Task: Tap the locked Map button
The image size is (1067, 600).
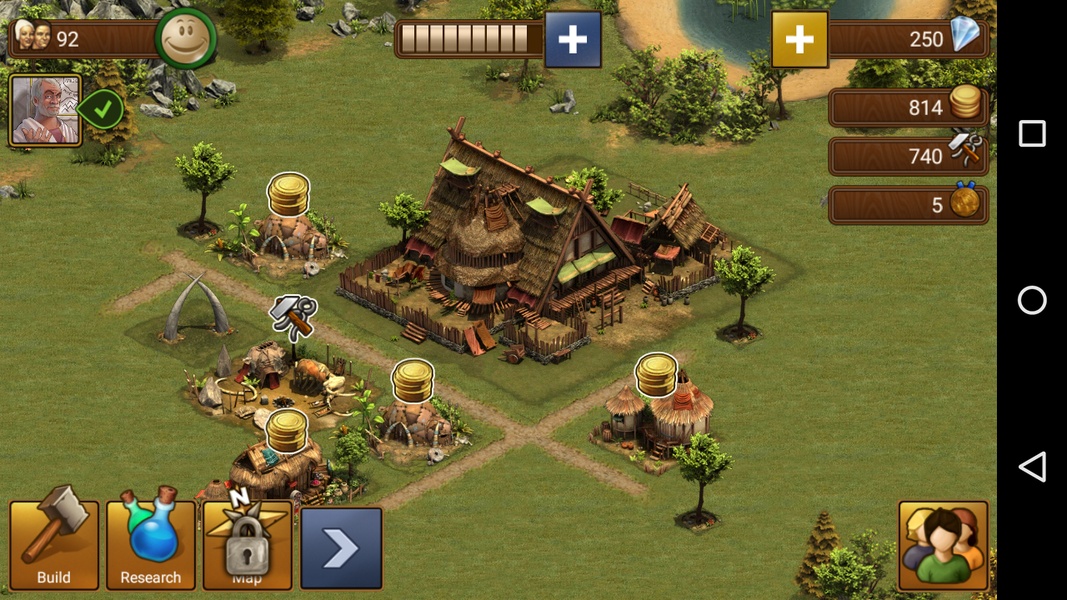Action: click(246, 545)
